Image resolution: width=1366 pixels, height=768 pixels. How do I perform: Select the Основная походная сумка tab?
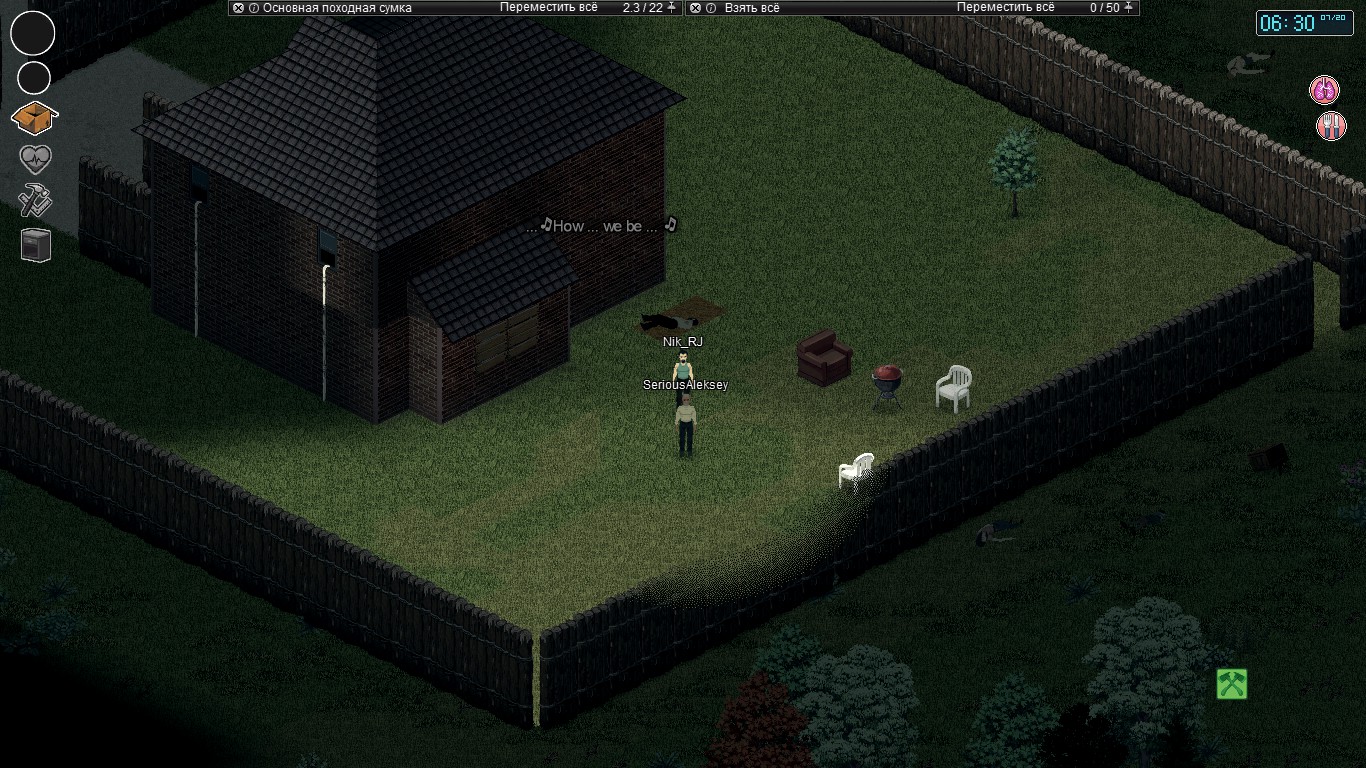(x=336, y=8)
